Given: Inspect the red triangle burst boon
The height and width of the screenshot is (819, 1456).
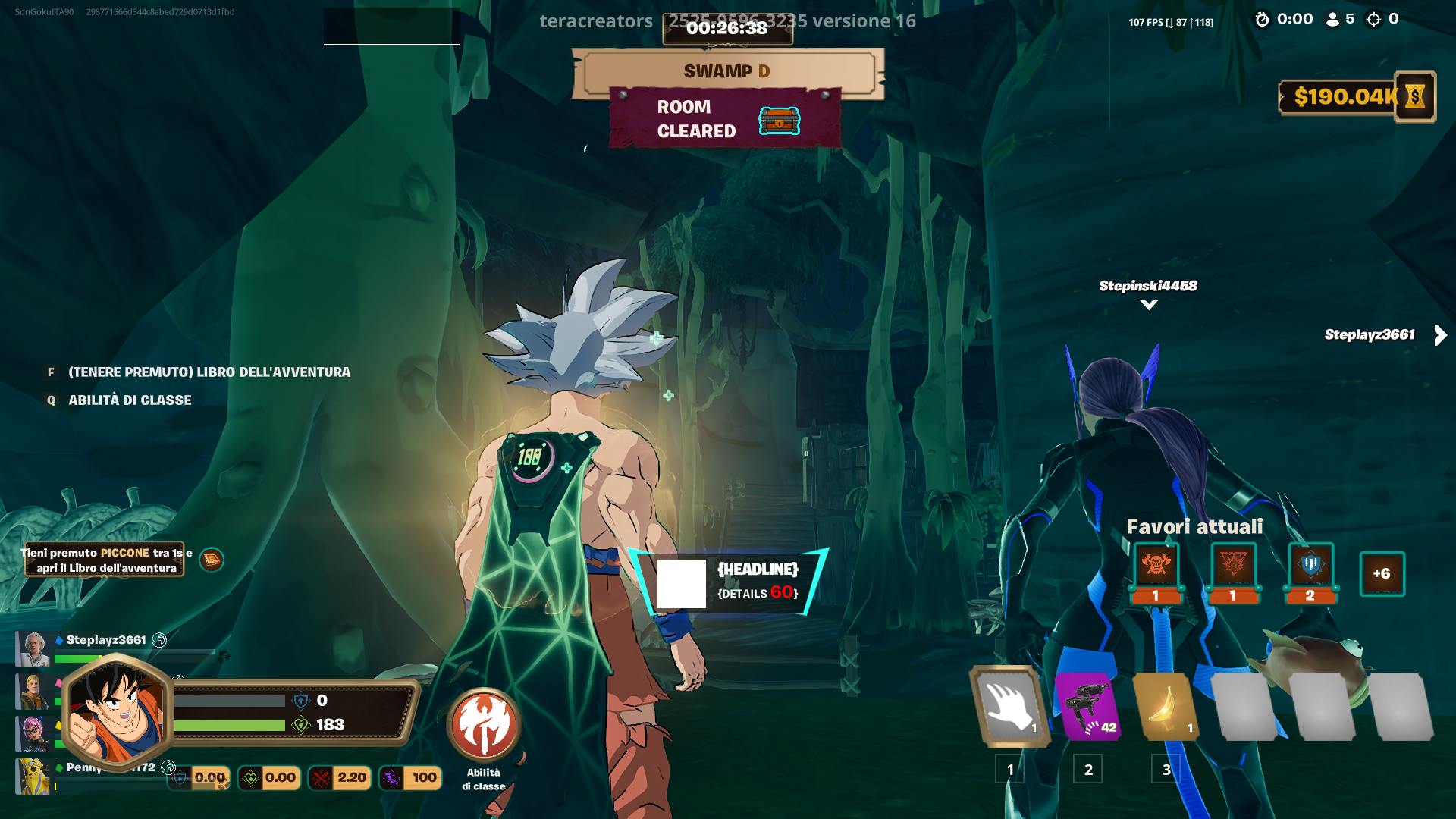Looking at the screenshot, I should (1233, 566).
